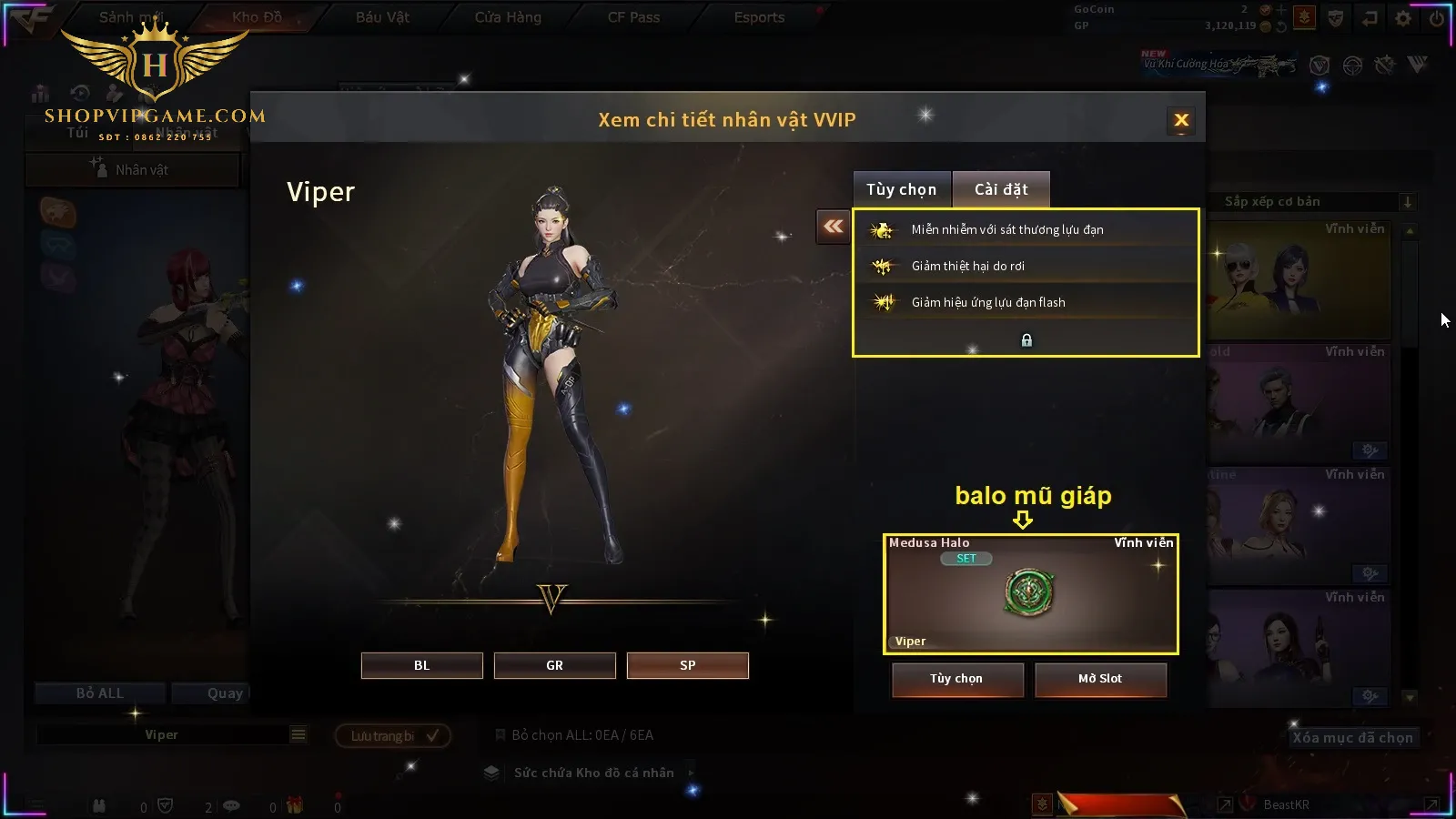Collapse the panel with the double-arrow button

tap(834, 227)
